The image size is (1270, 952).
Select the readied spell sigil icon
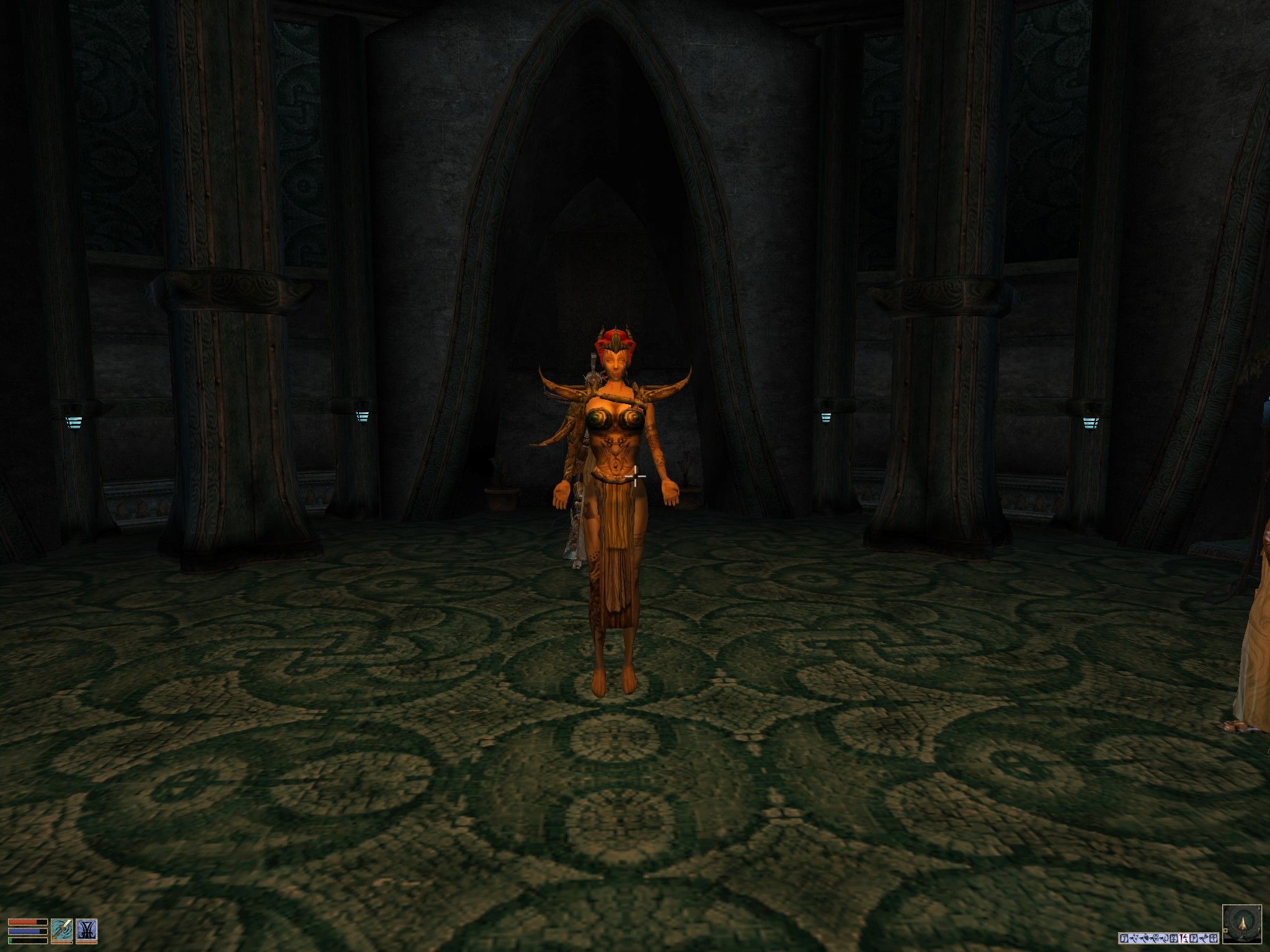click(87, 930)
